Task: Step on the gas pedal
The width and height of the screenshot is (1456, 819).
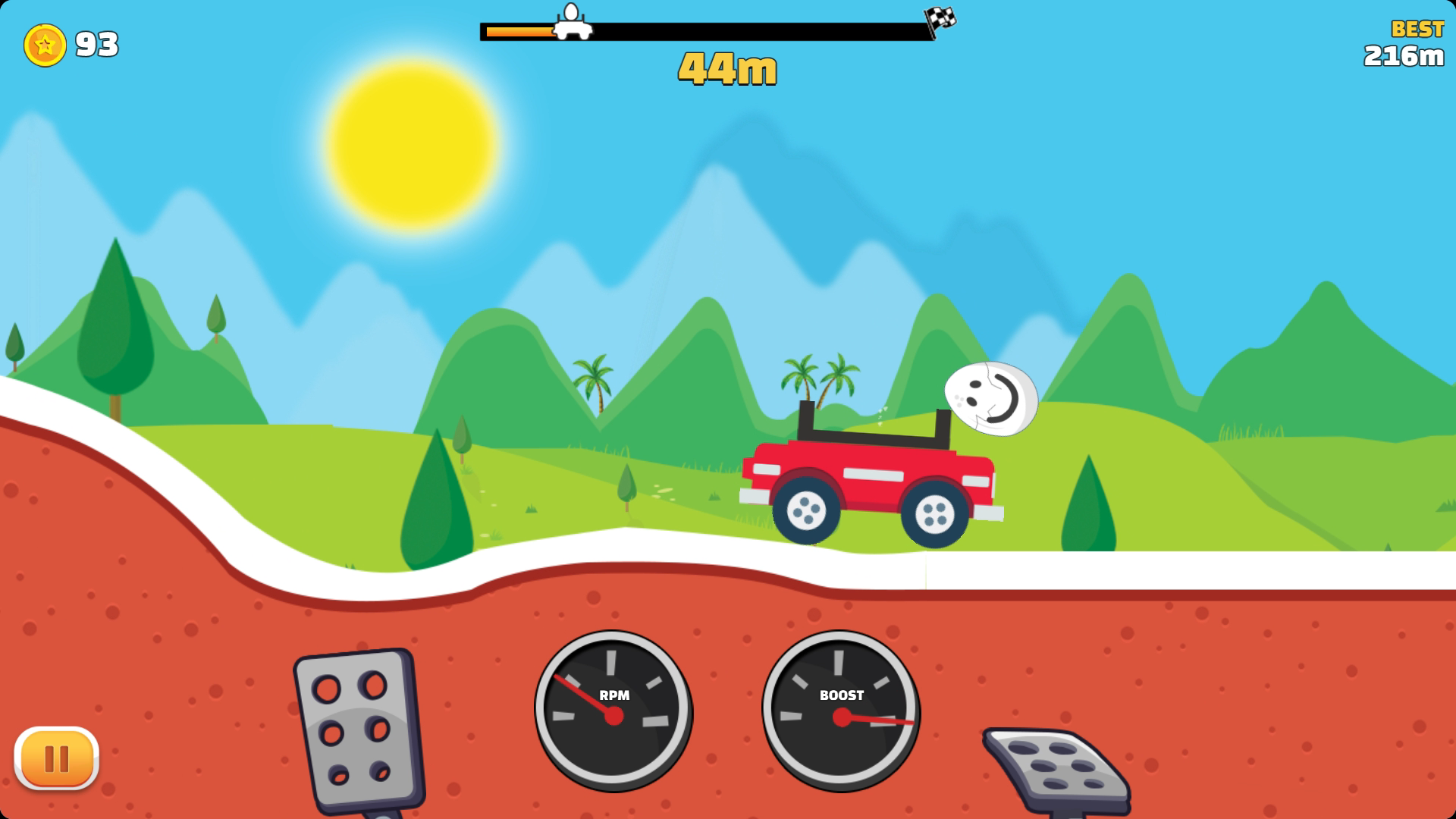Action: point(1056,766)
